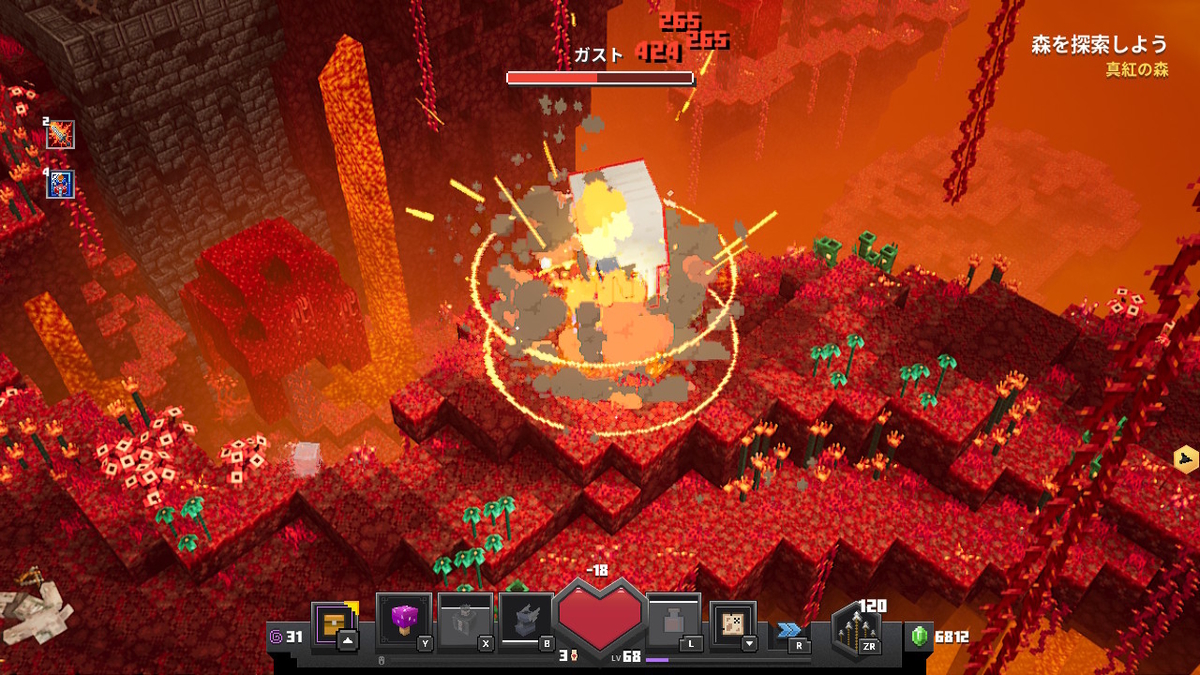Click the flaming sword buff icon
The image size is (1200, 675).
[61, 134]
